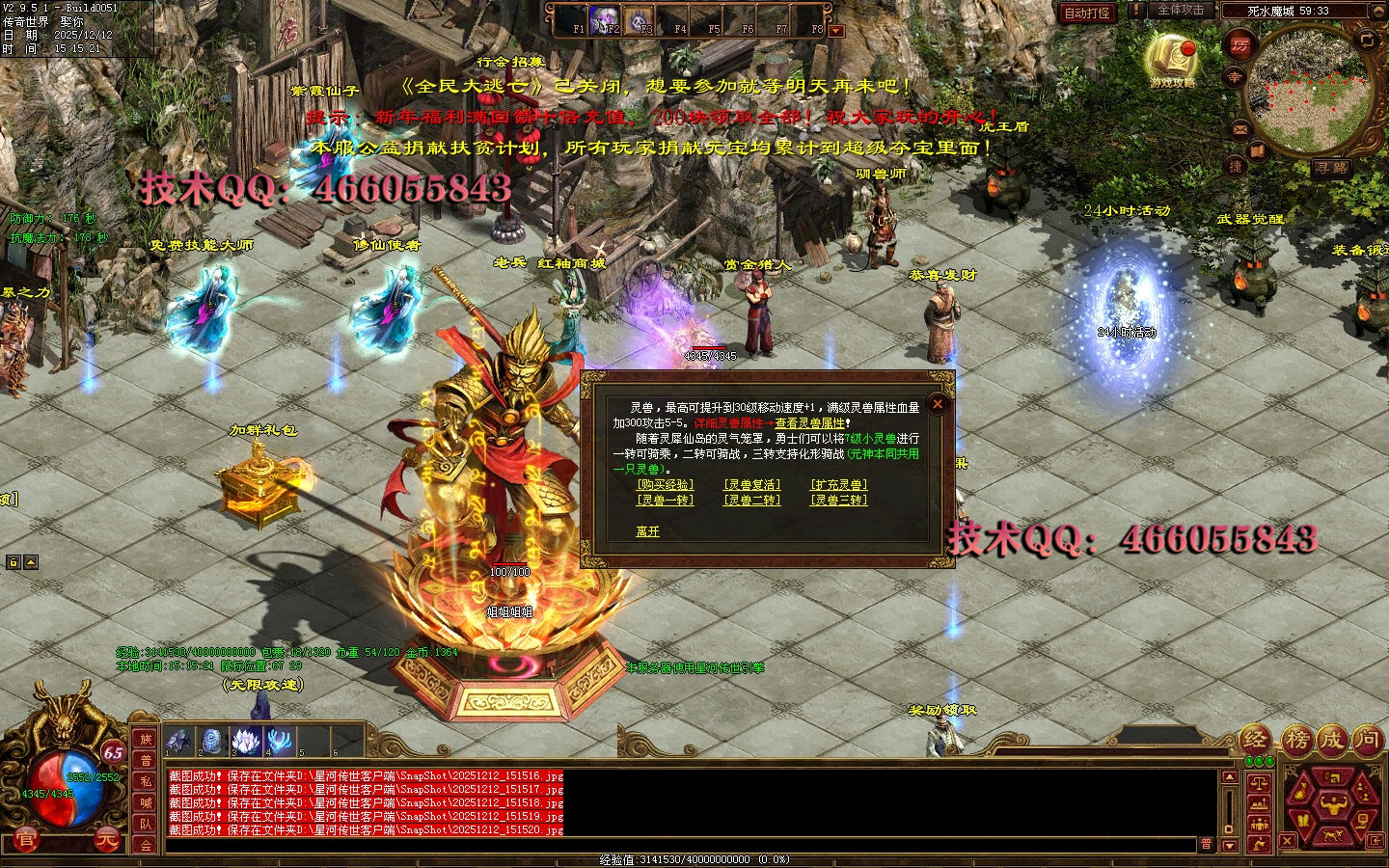The image size is (1389, 868).
Task: Choose the 购买经验 option
Action: pyautogui.click(x=665, y=485)
